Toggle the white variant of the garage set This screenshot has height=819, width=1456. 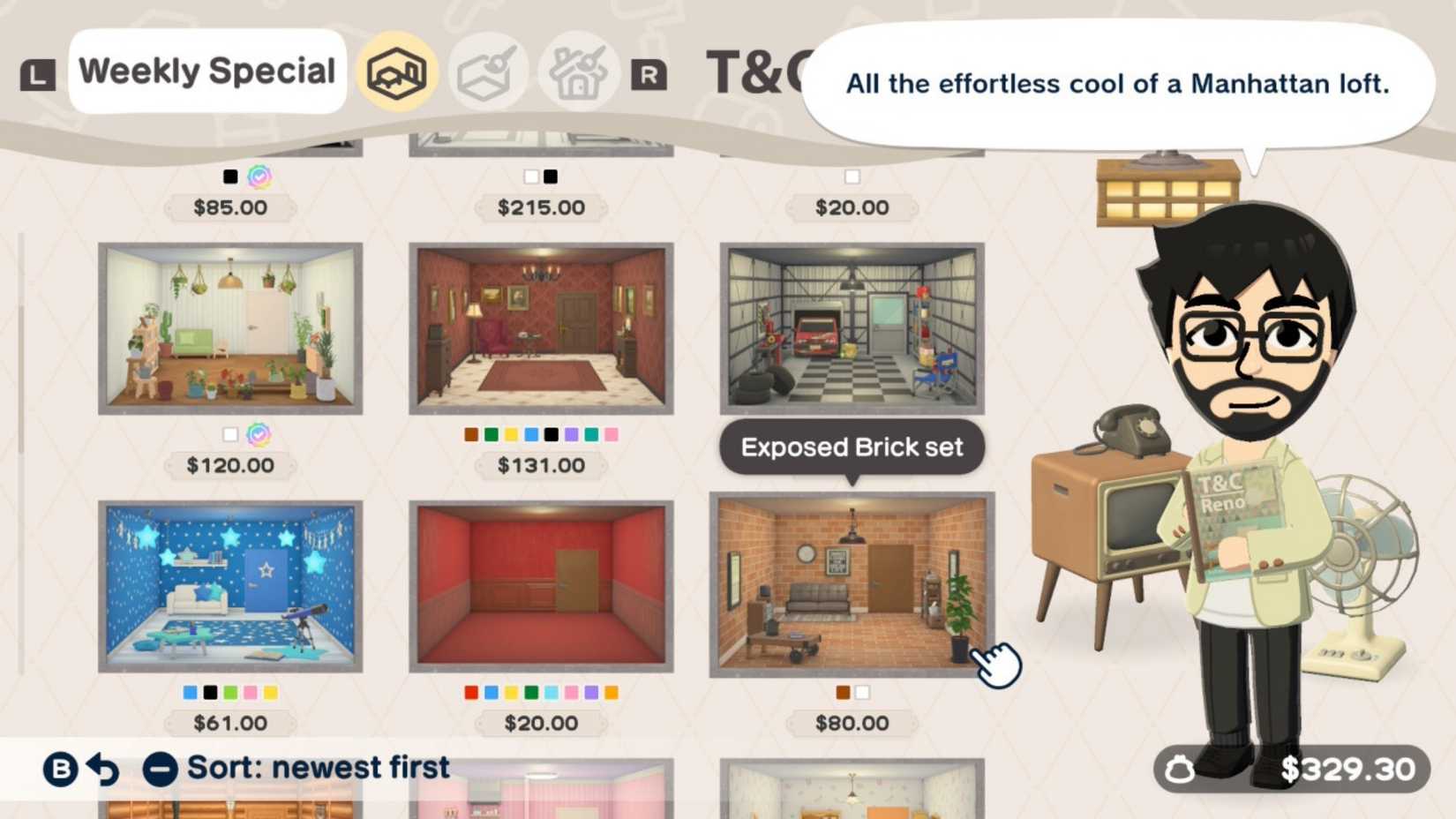click(851, 176)
